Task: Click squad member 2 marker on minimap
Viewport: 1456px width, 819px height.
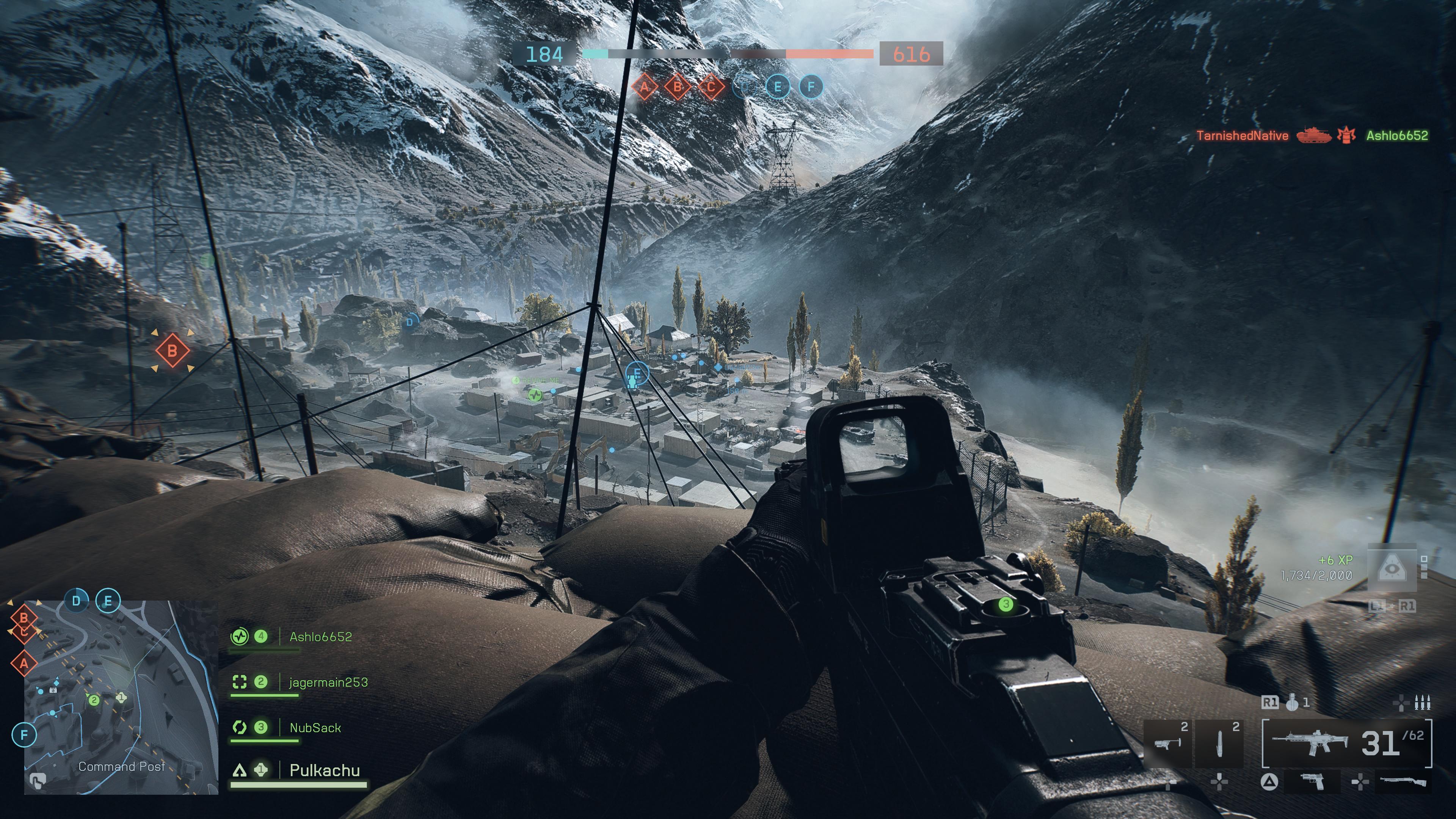Action: (x=94, y=700)
